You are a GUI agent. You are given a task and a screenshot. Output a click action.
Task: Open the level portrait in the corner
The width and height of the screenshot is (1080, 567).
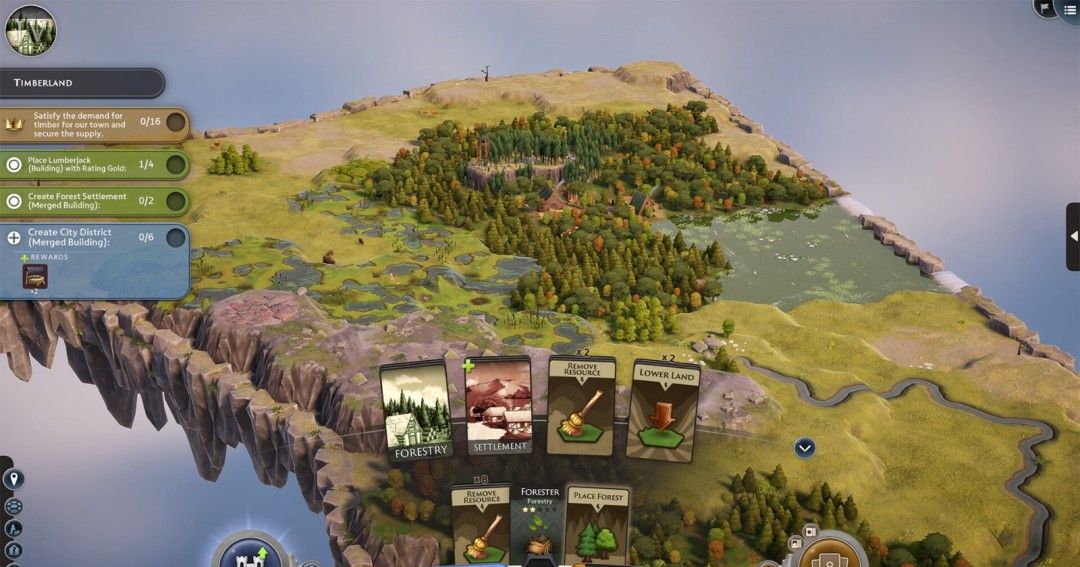(x=30, y=29)
